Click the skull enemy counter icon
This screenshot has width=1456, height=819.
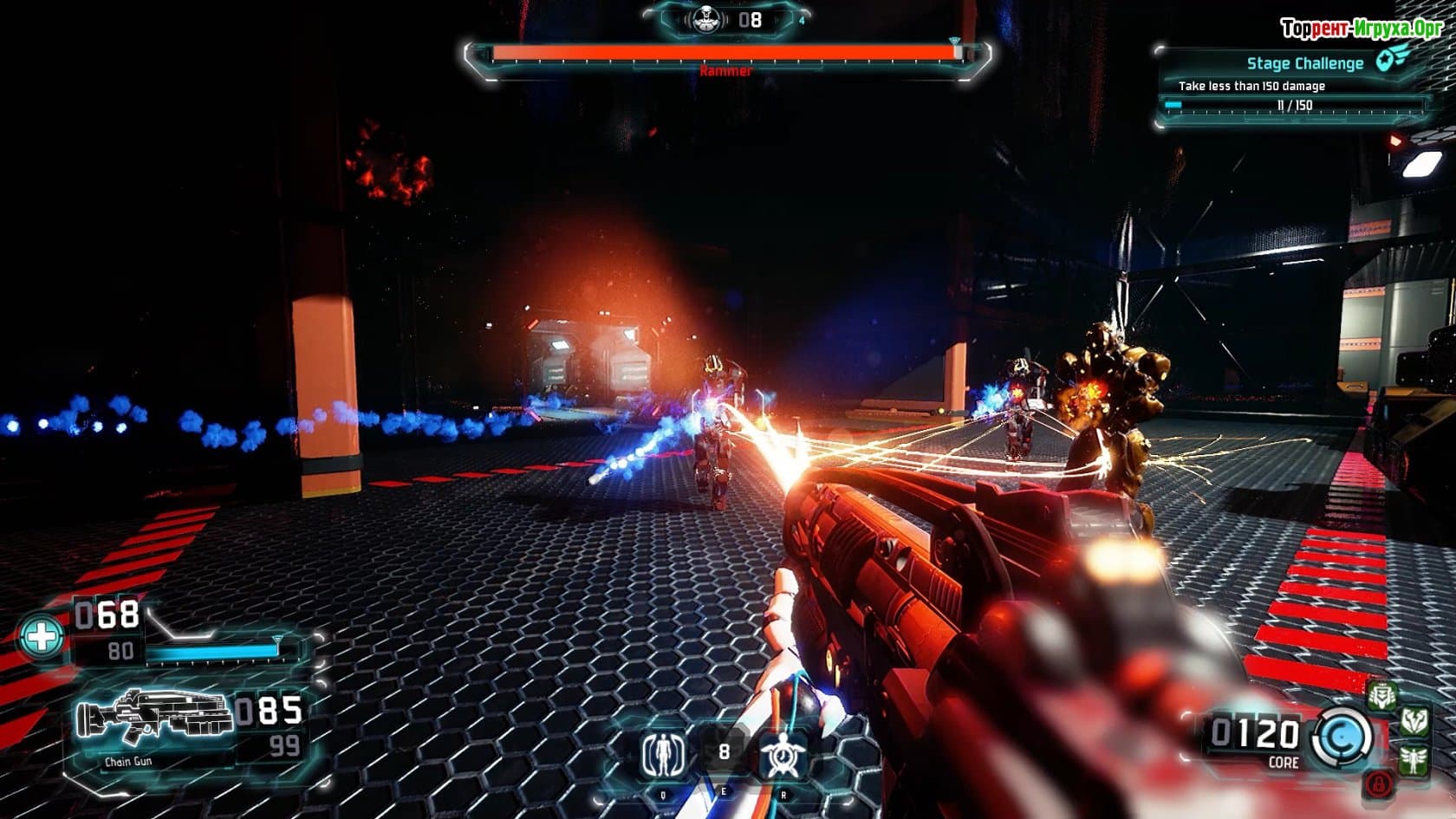[x=701, y=19]
